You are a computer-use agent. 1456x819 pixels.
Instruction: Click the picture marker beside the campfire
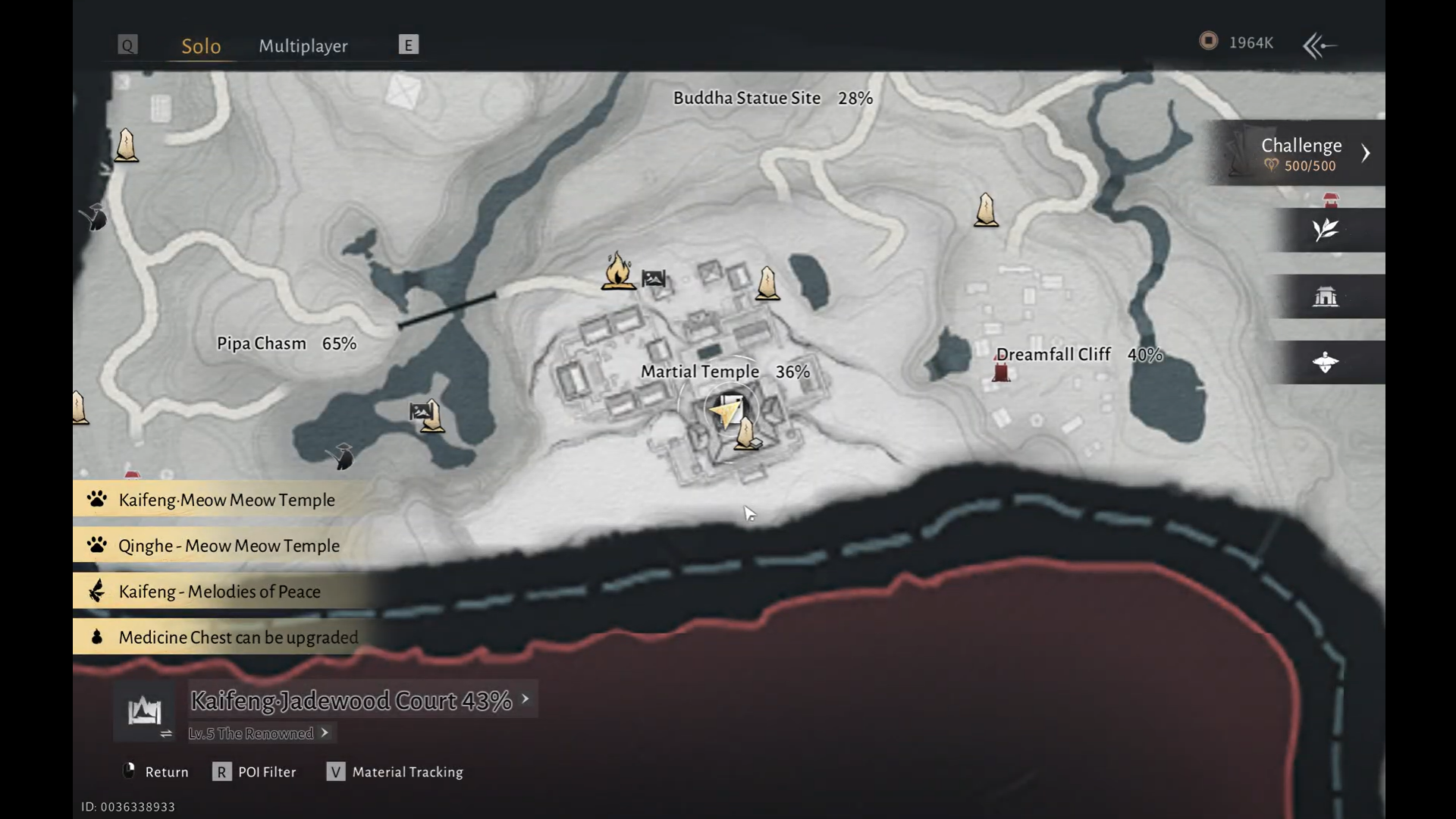pos(653,278)
